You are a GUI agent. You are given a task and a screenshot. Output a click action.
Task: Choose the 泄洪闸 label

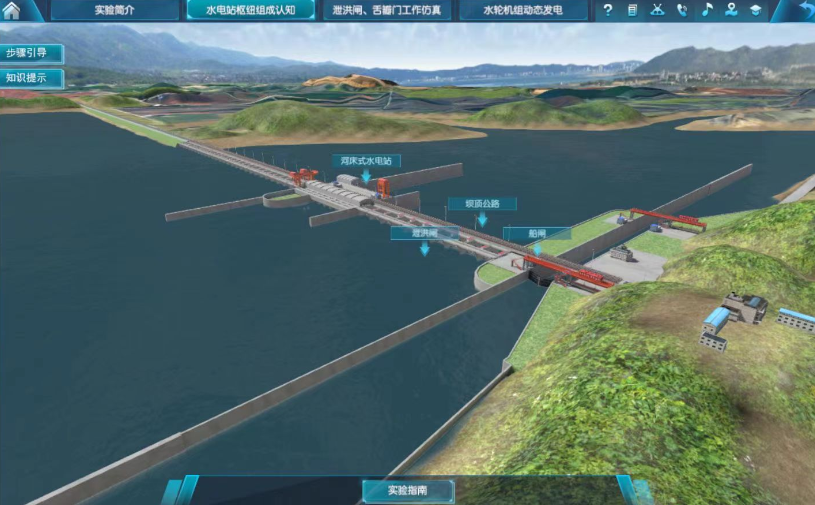click(x=424, y=233)
